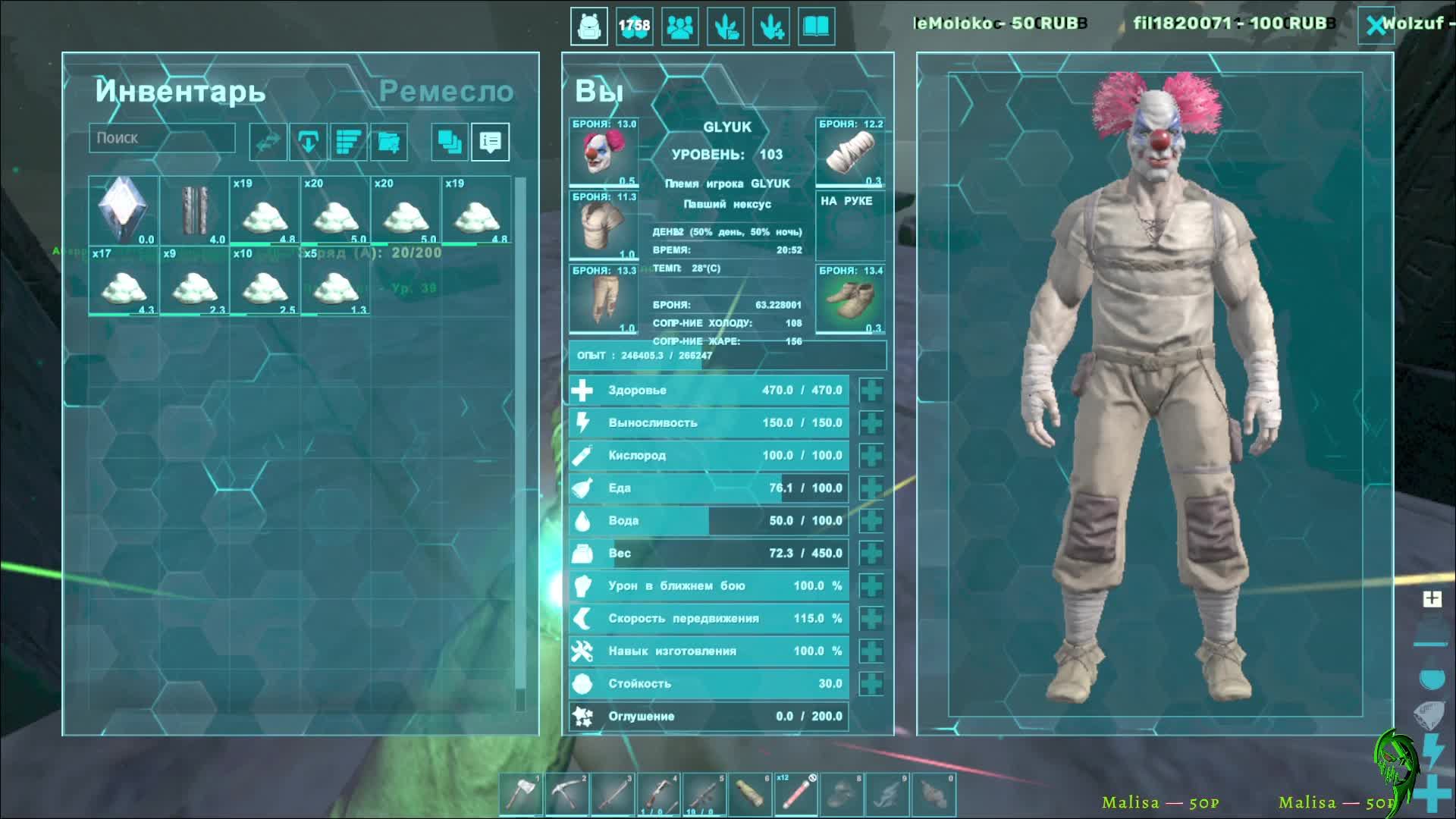The height and width of the screenshot is (819, 1456).
Task: Close the inventory with the X button
Action: point(1375,26)
